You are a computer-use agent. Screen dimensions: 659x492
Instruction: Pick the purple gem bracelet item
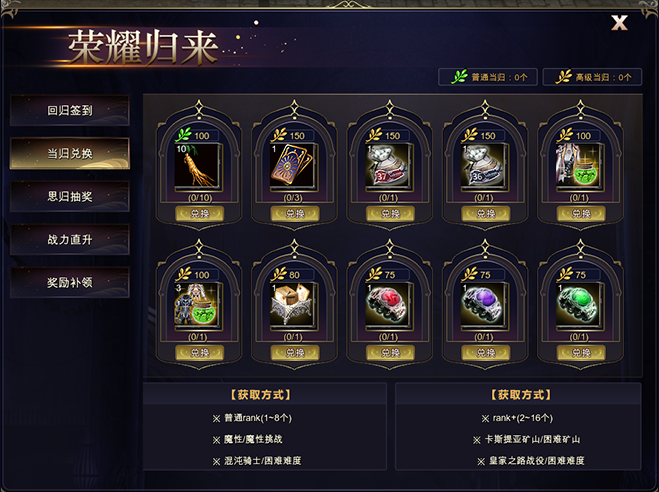(x=479, y=302)
